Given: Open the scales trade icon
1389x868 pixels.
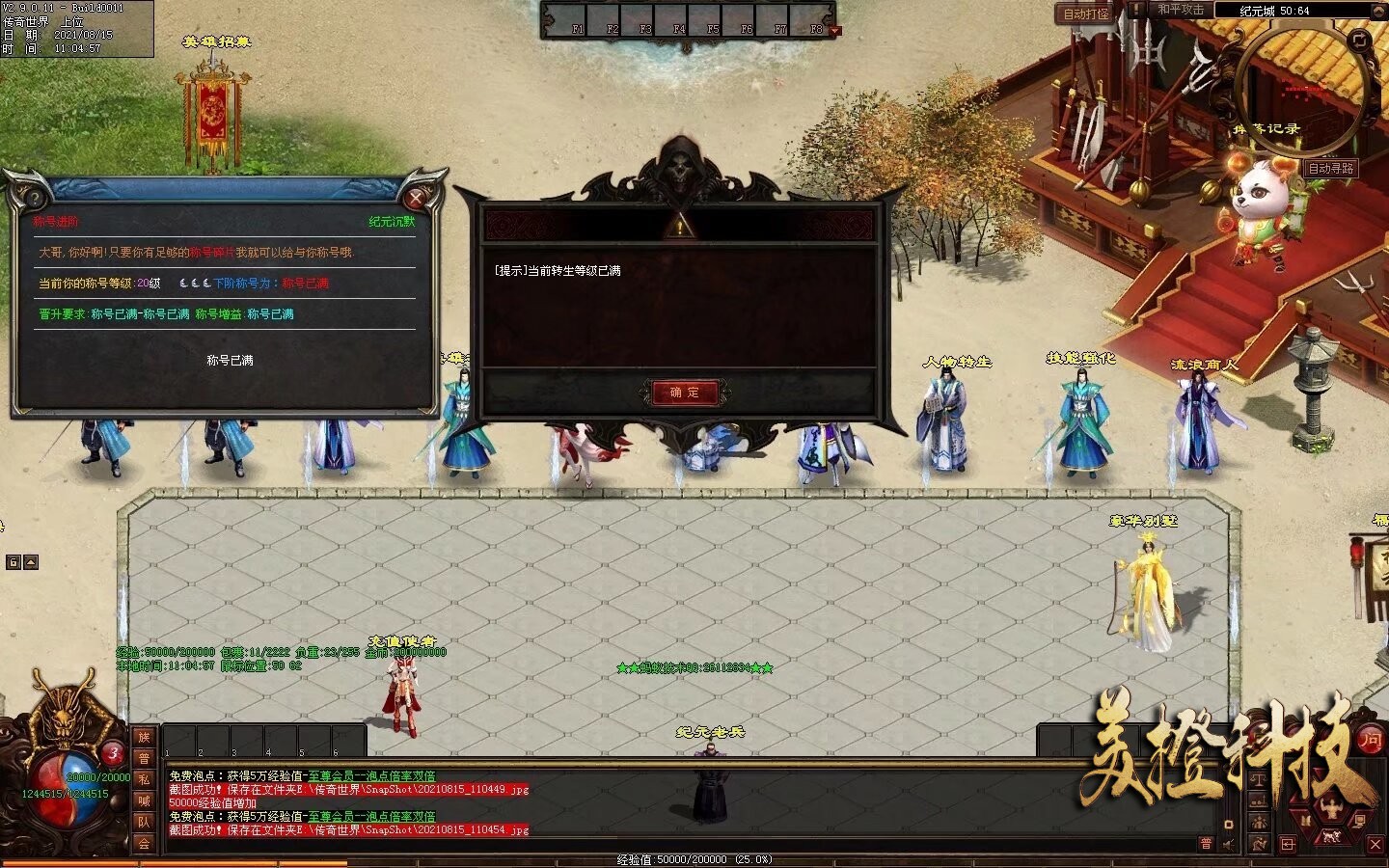Looking at the screenshot, I should click(x=1259, y=779).
